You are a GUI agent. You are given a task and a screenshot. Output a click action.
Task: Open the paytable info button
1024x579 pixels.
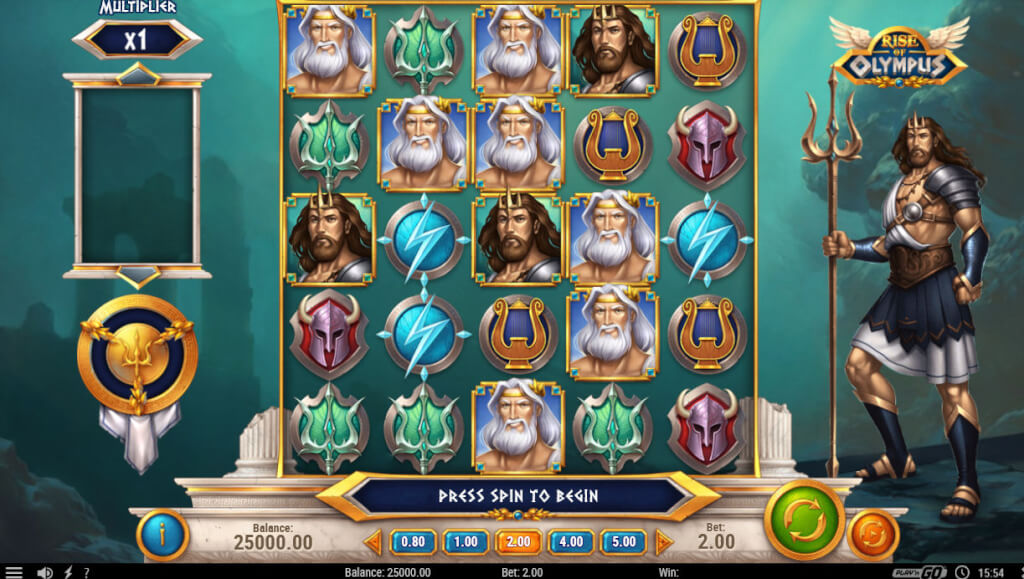pos(162,535)
